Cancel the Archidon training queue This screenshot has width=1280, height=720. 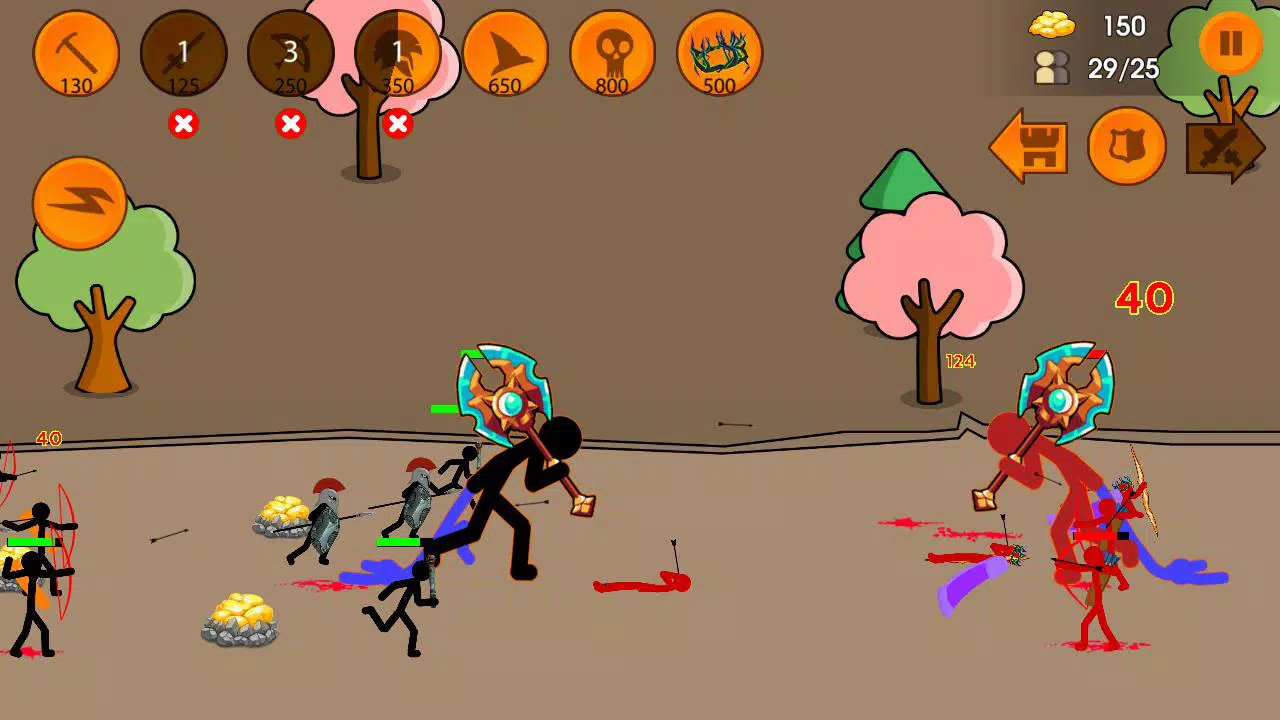click(290, 124)
